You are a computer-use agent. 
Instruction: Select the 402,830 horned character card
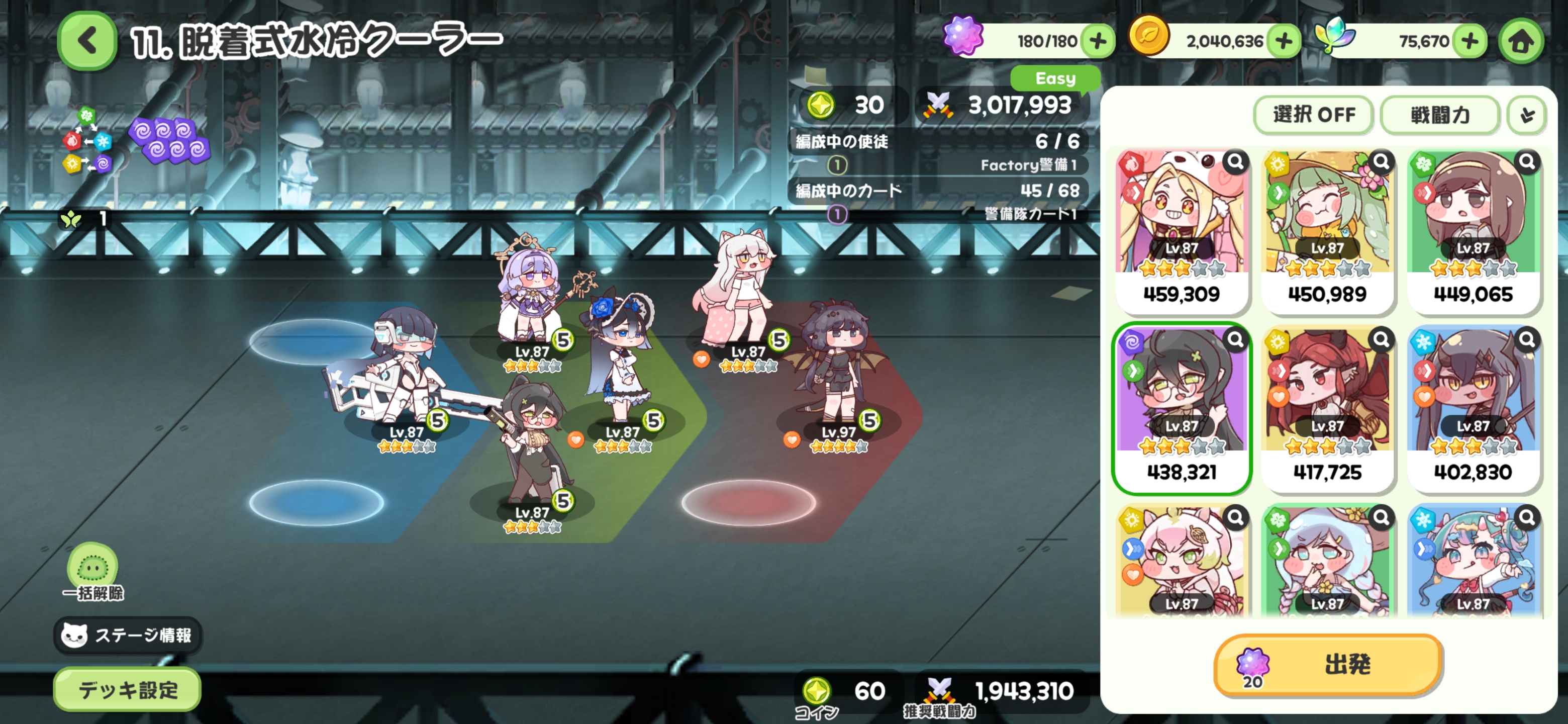(1473, 408)
